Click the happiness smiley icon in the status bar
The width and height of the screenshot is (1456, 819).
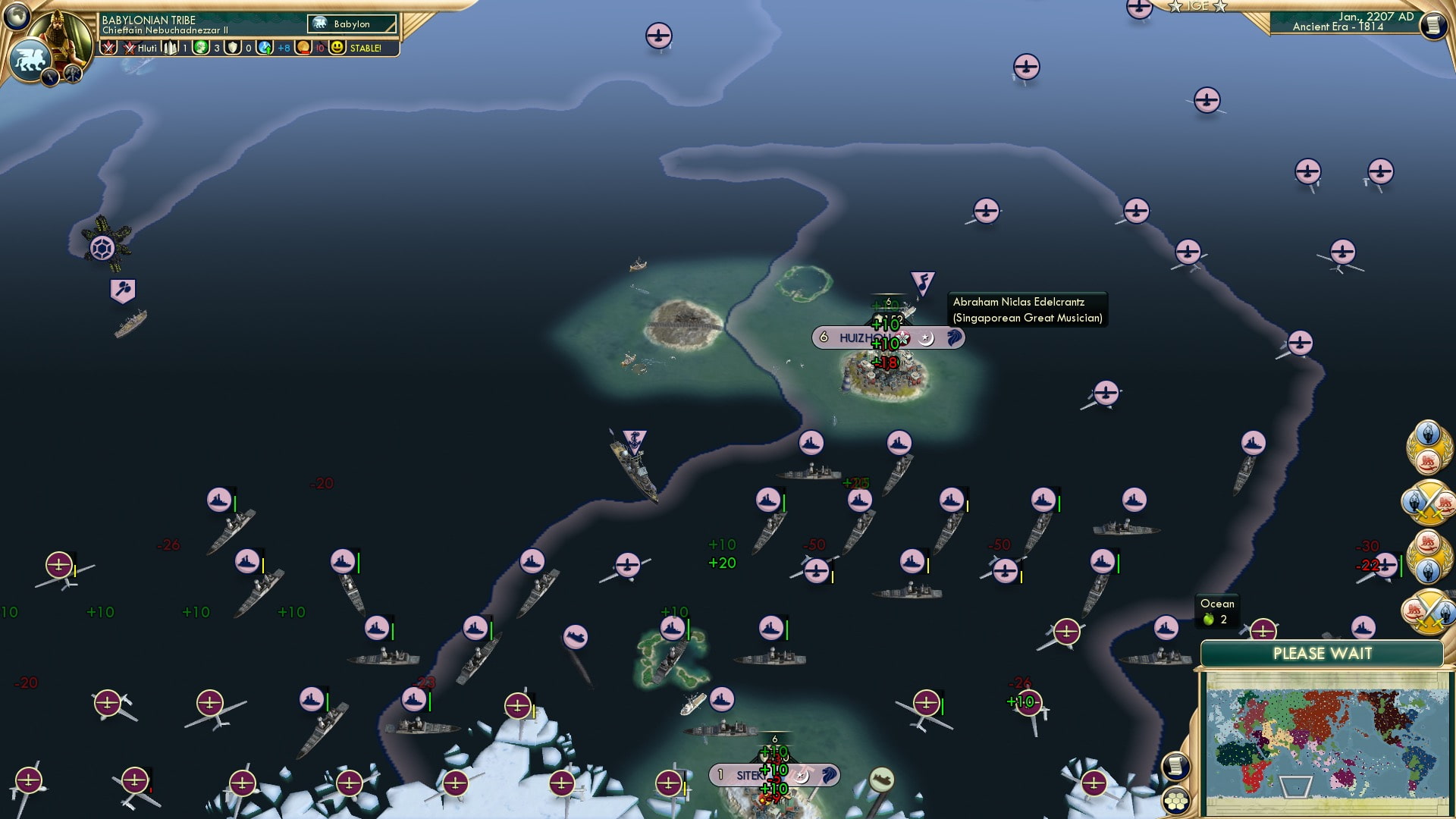click(339, 48)
